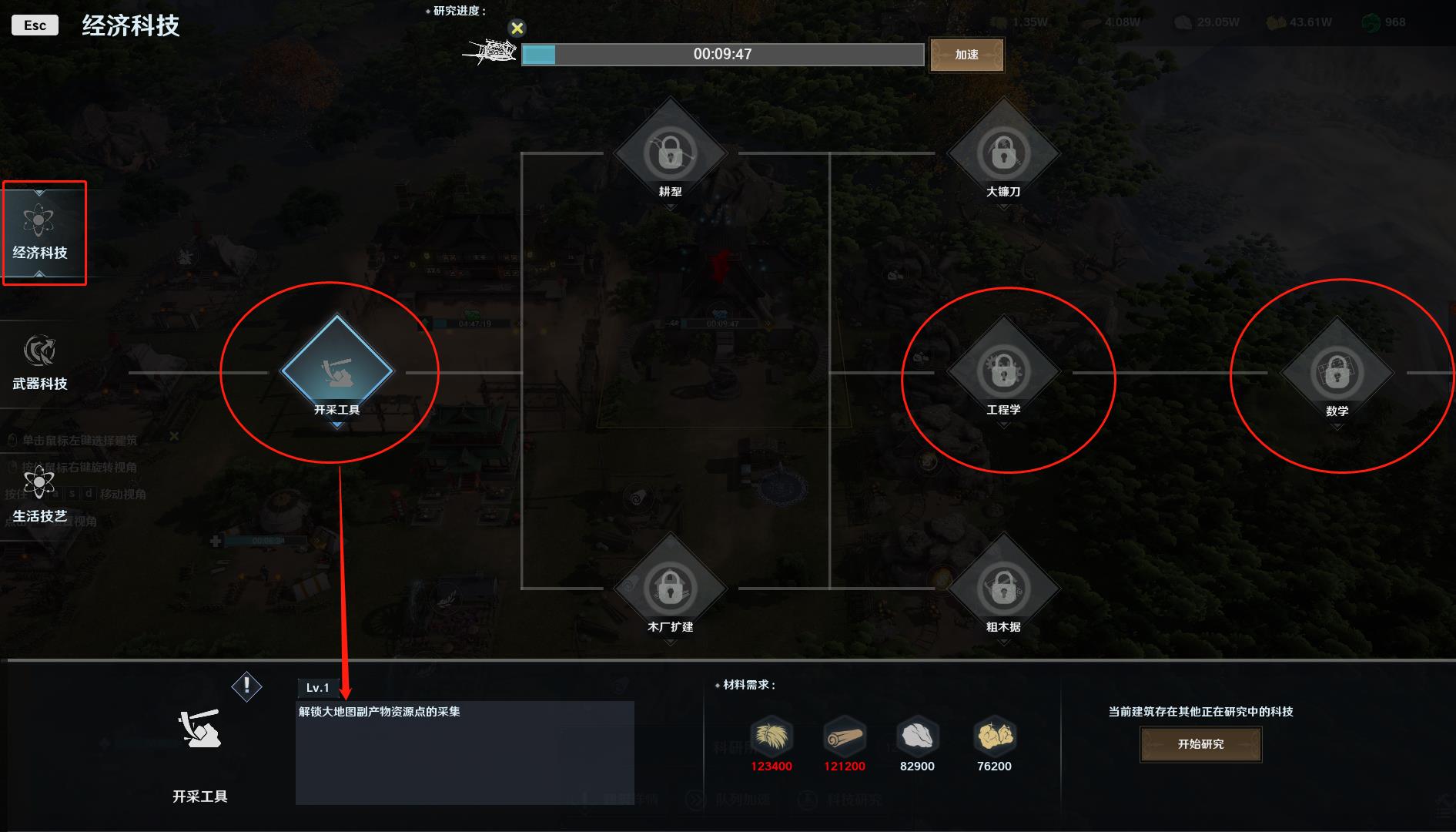The height and width of the screenshot is (832, 1456).
Task: Switch to the 经济科技 tab
Action: 40,232
